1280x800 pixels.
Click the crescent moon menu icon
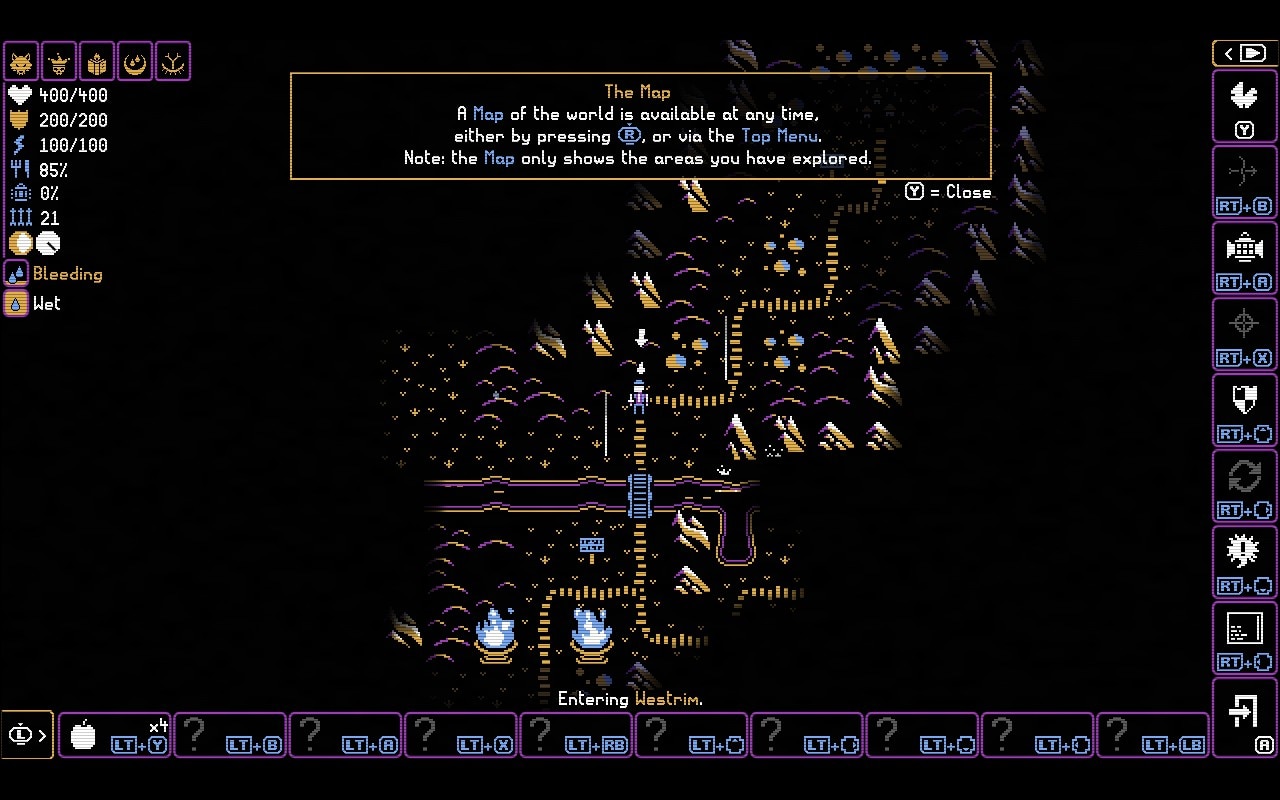135,62
